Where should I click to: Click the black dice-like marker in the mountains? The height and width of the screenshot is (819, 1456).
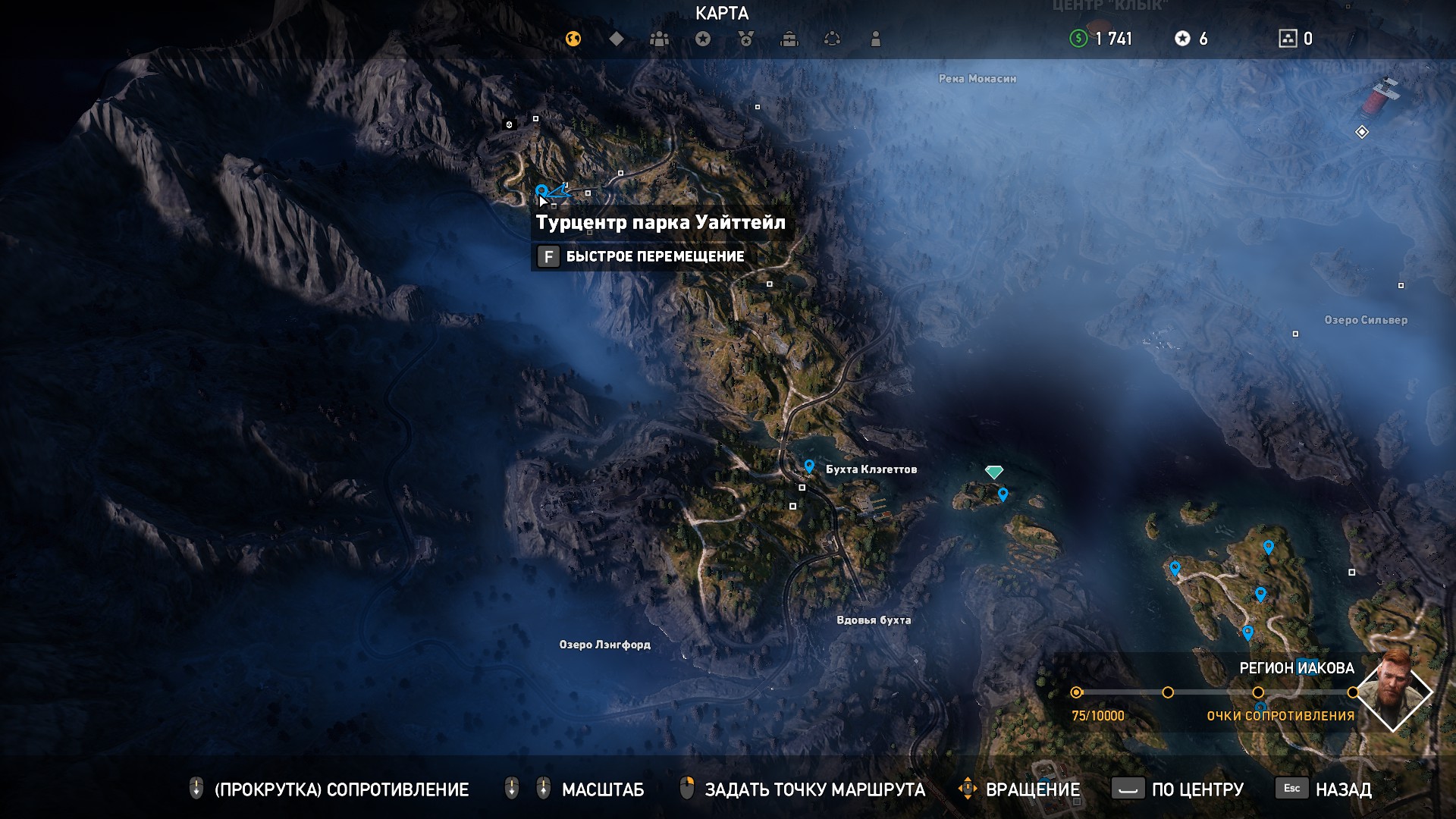point(510,124)
